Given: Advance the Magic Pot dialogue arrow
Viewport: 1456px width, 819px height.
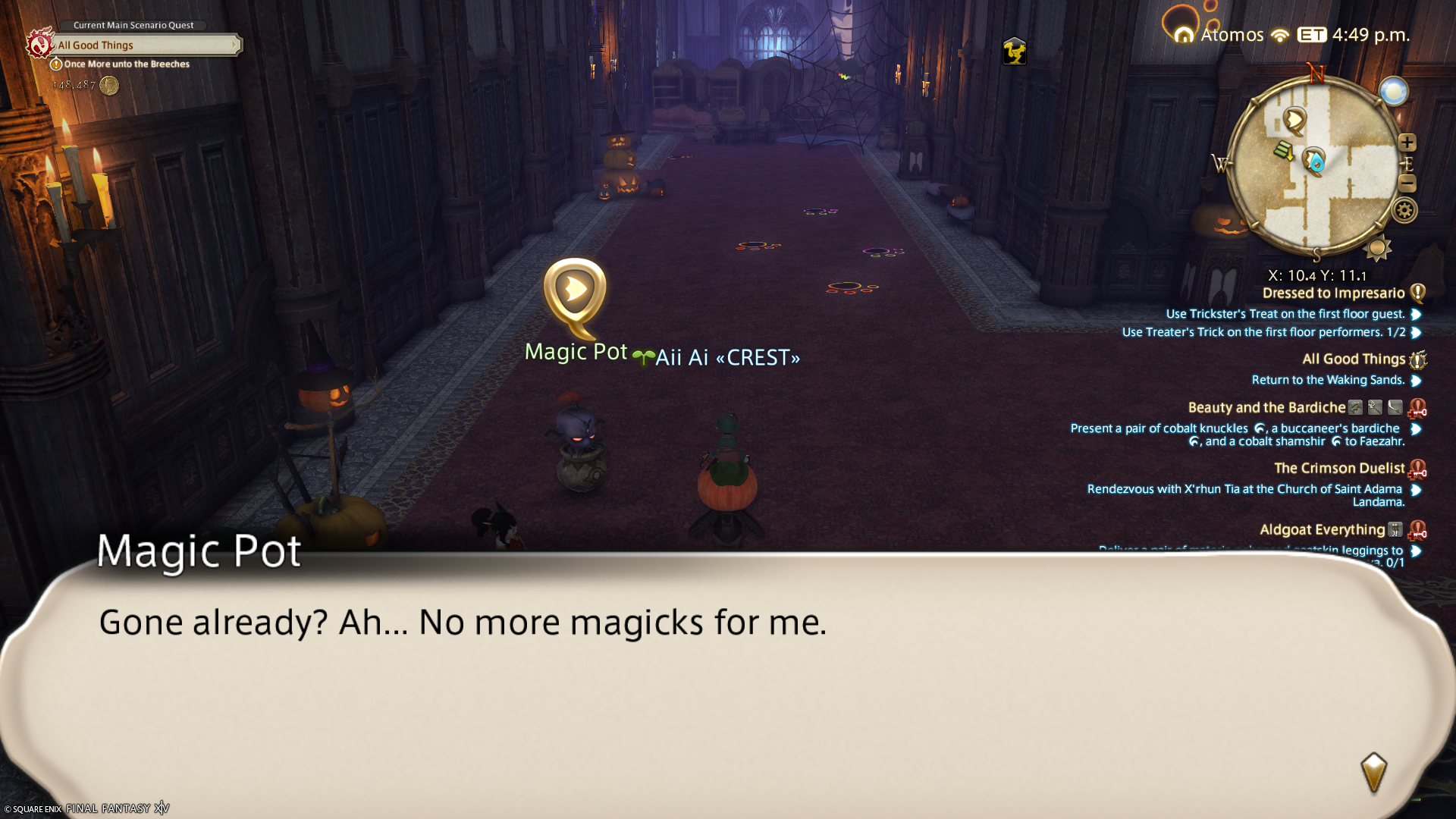Looking at the screenshot, I should click(x=1373, y=772).
